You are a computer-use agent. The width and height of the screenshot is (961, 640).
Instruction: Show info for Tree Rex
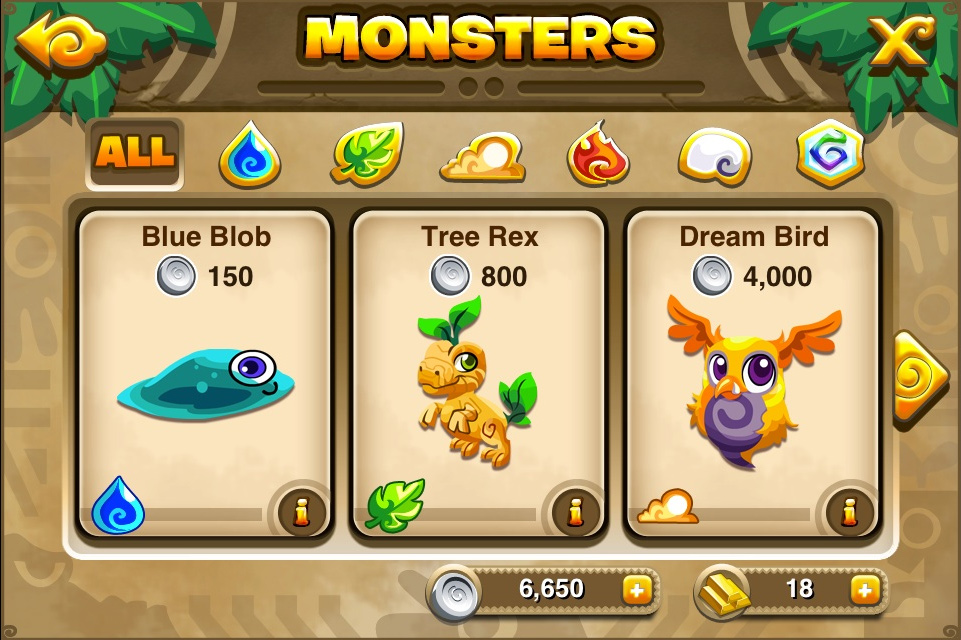[575, 512]
